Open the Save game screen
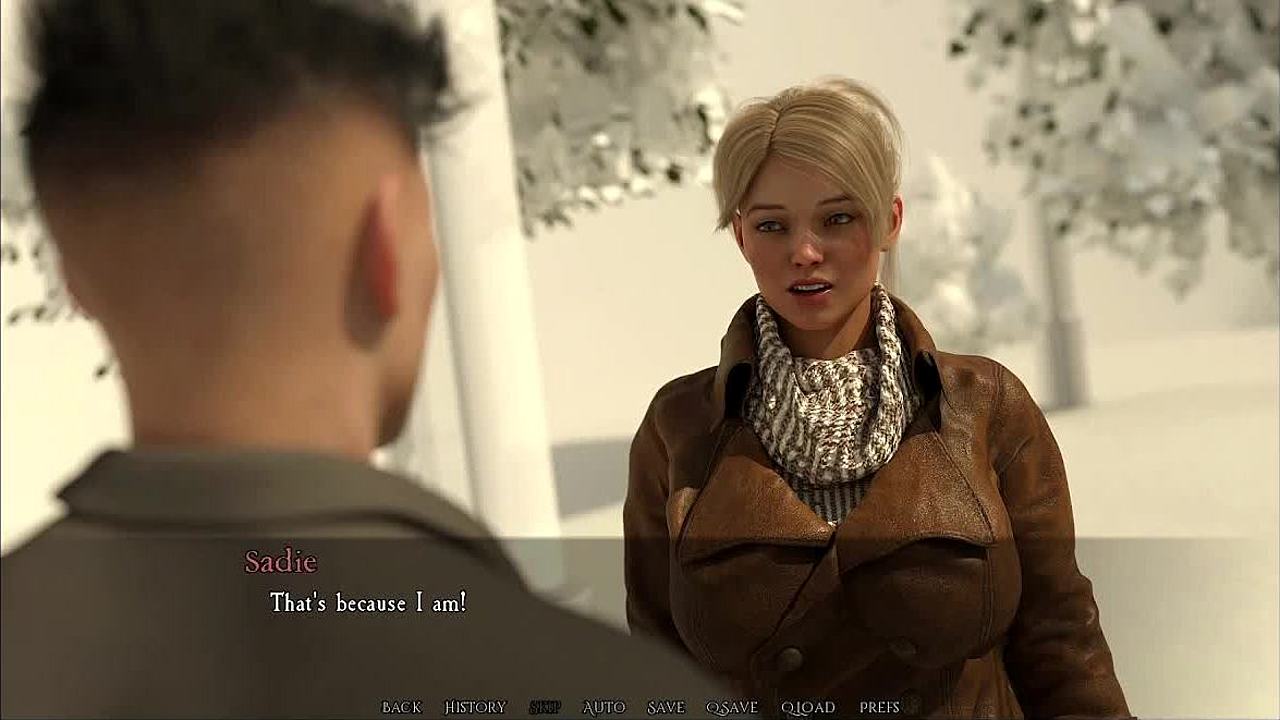This screenshot has height=720, width=1280. (x=665, y=707)
